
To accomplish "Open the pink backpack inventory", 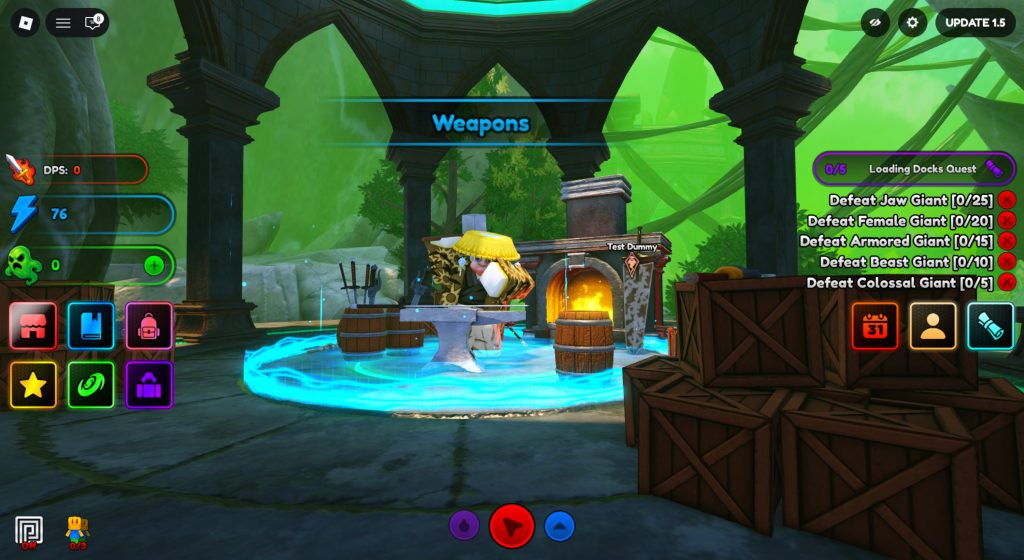I will click(x=149, y=326).
